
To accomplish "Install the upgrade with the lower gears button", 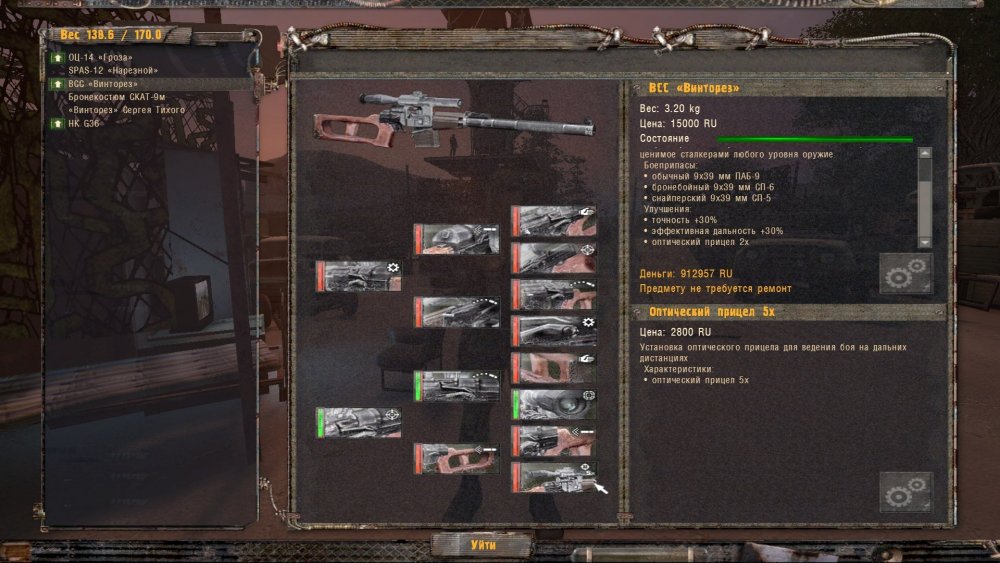I will pos(905,492).
